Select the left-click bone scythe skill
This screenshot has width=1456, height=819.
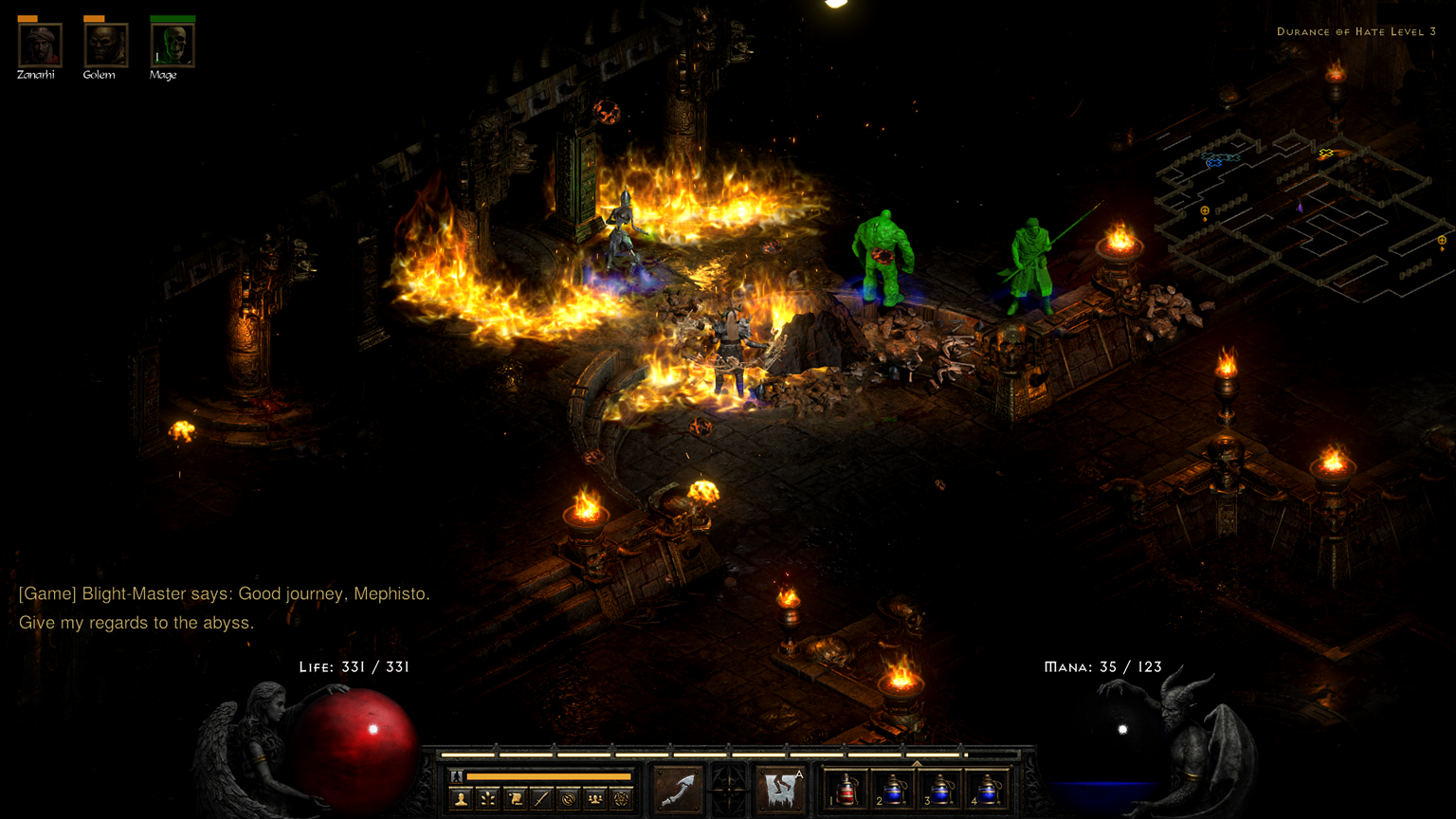(679, 790)
